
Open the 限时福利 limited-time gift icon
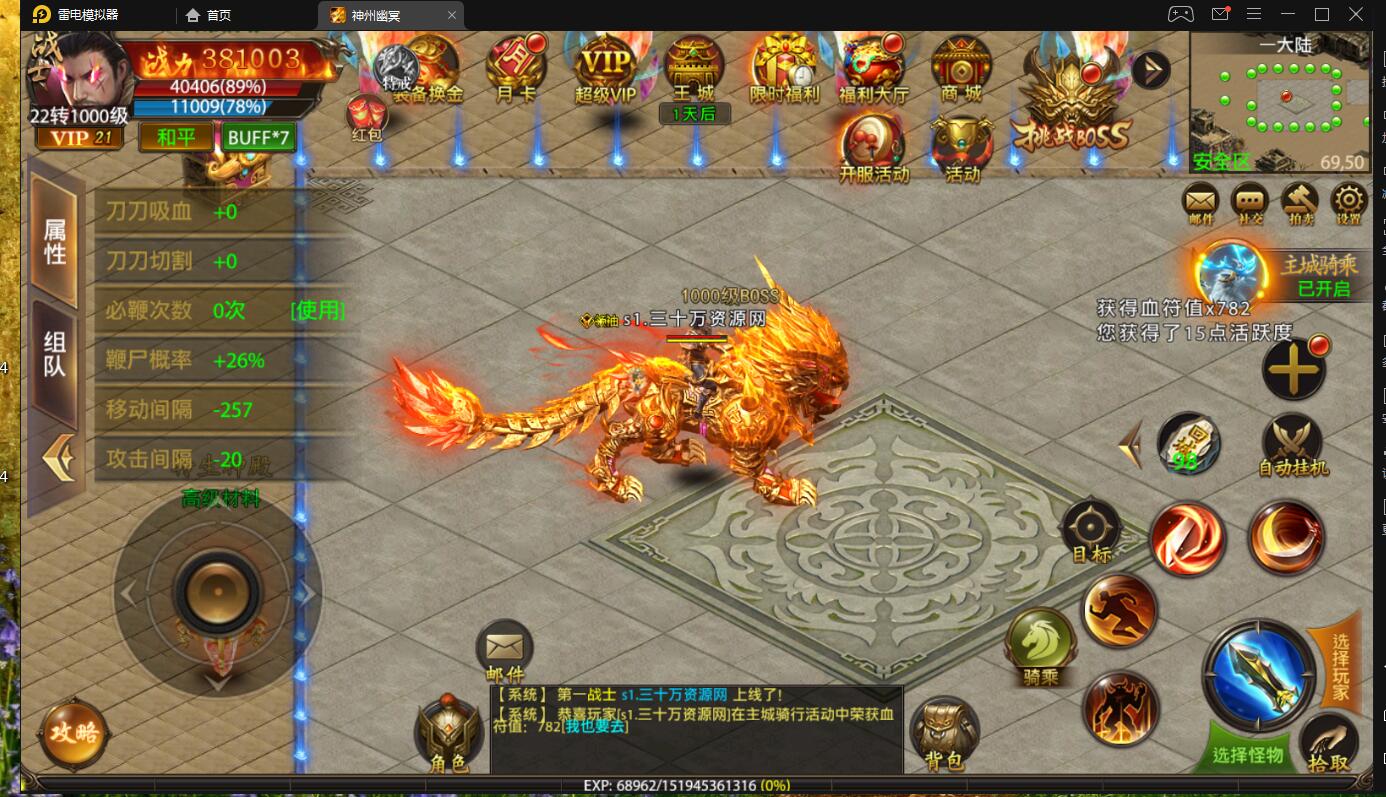[784, 68]
